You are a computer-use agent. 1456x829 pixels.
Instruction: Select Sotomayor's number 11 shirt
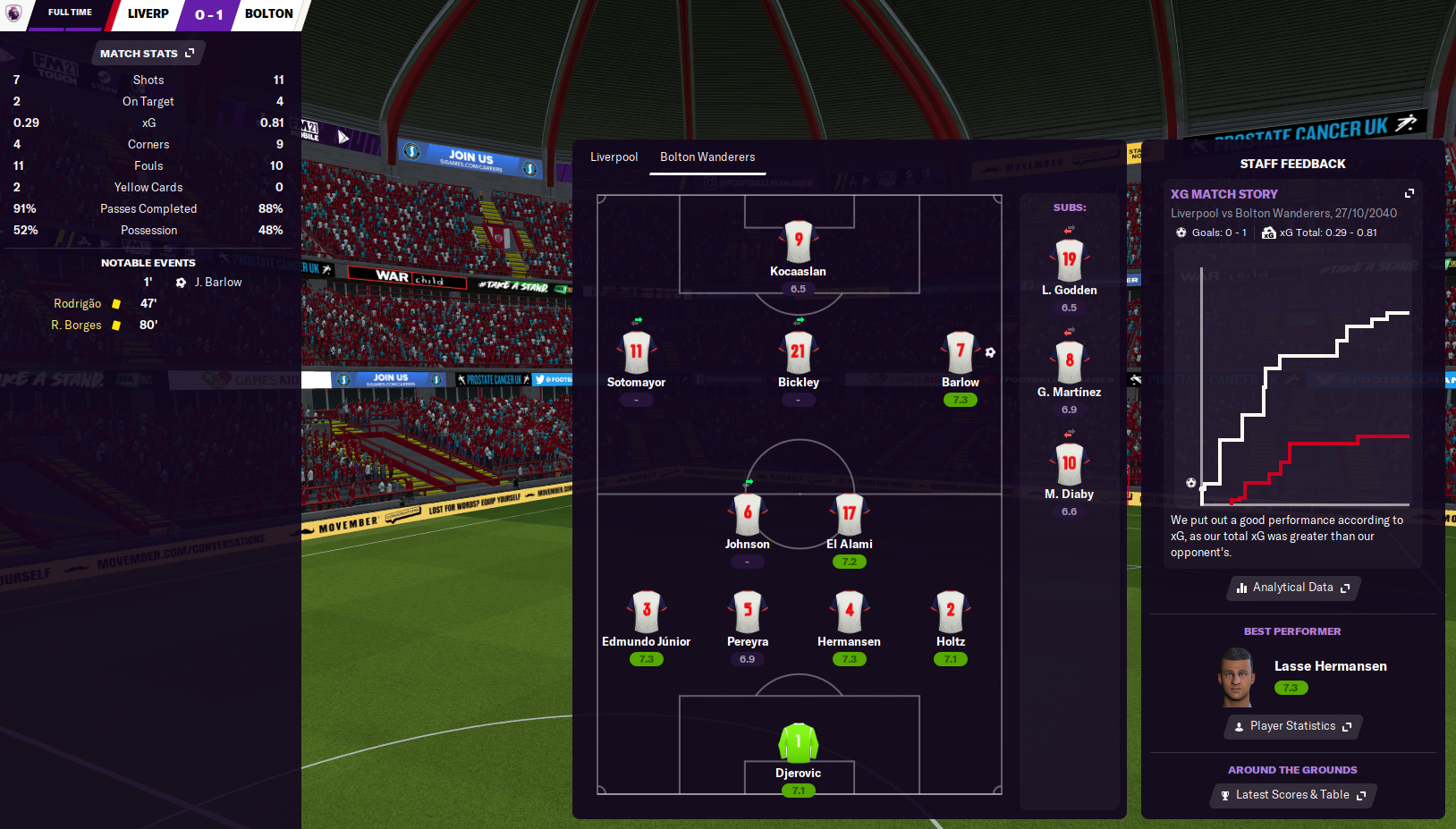point(636,352)
